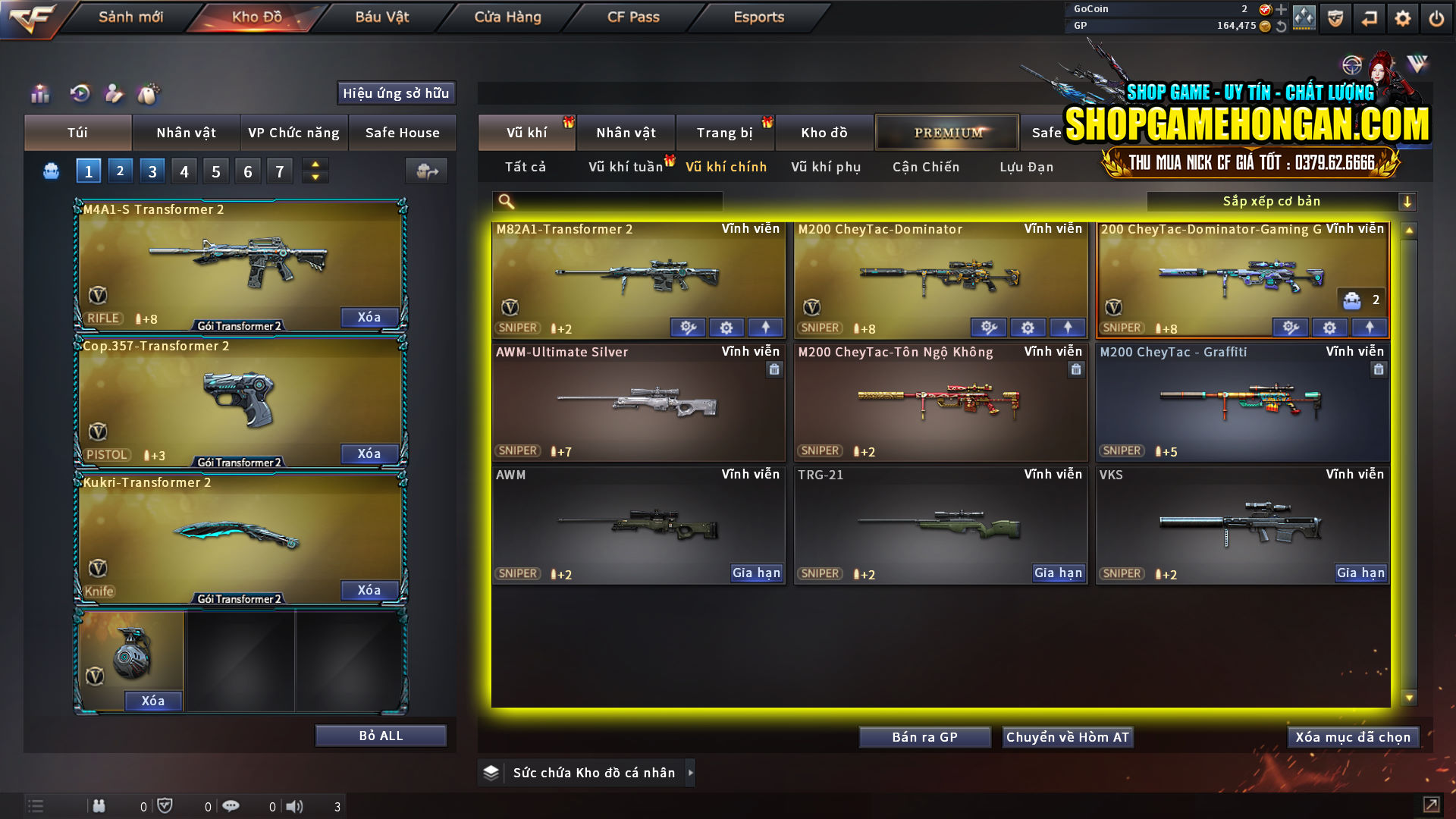The width and height of the screenshot is (1456, 819).
Task: Click inside the weapon search field
Action: (614, 201)
